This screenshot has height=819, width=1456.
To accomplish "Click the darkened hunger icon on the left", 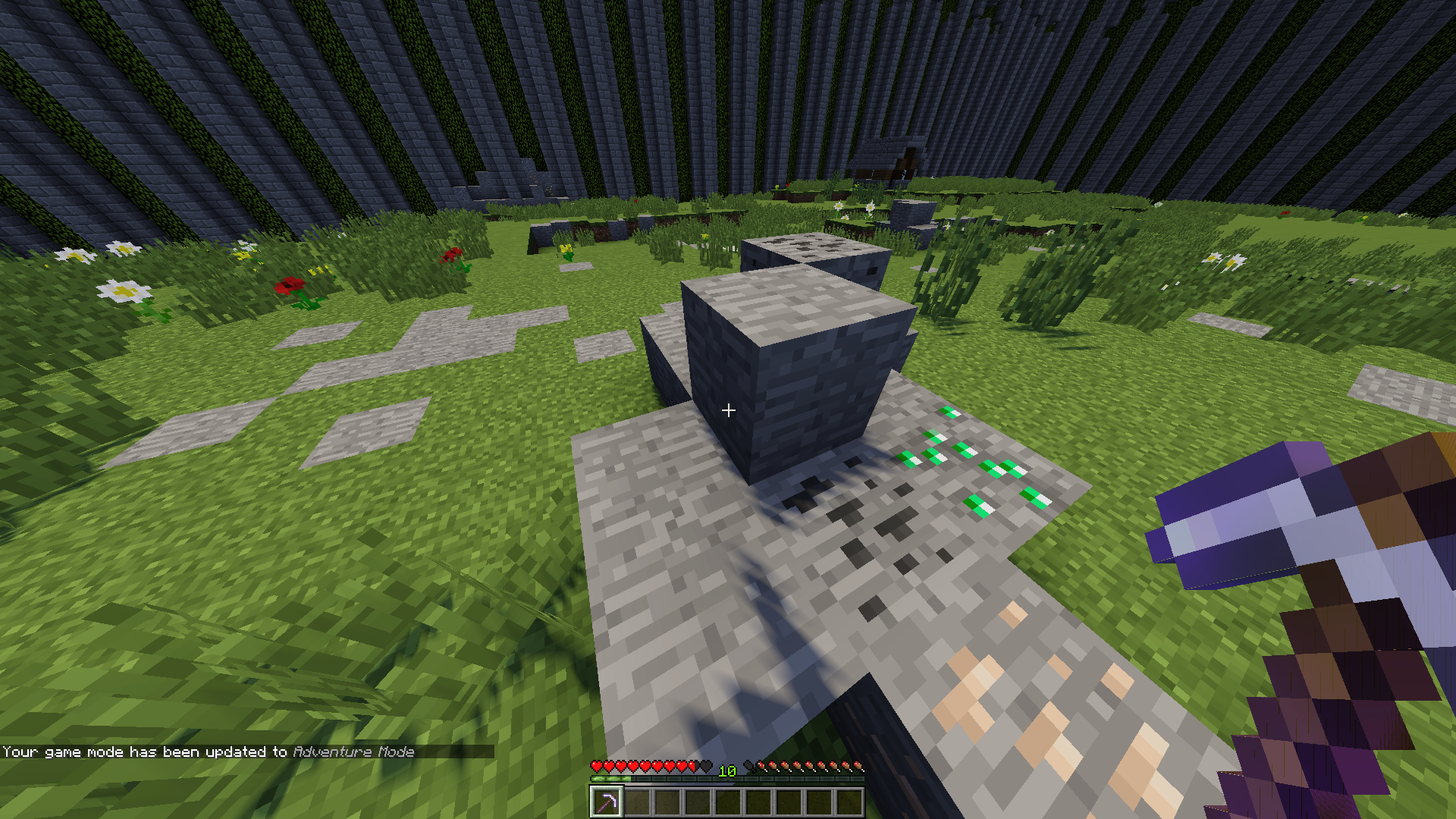I will coord(748,767).
